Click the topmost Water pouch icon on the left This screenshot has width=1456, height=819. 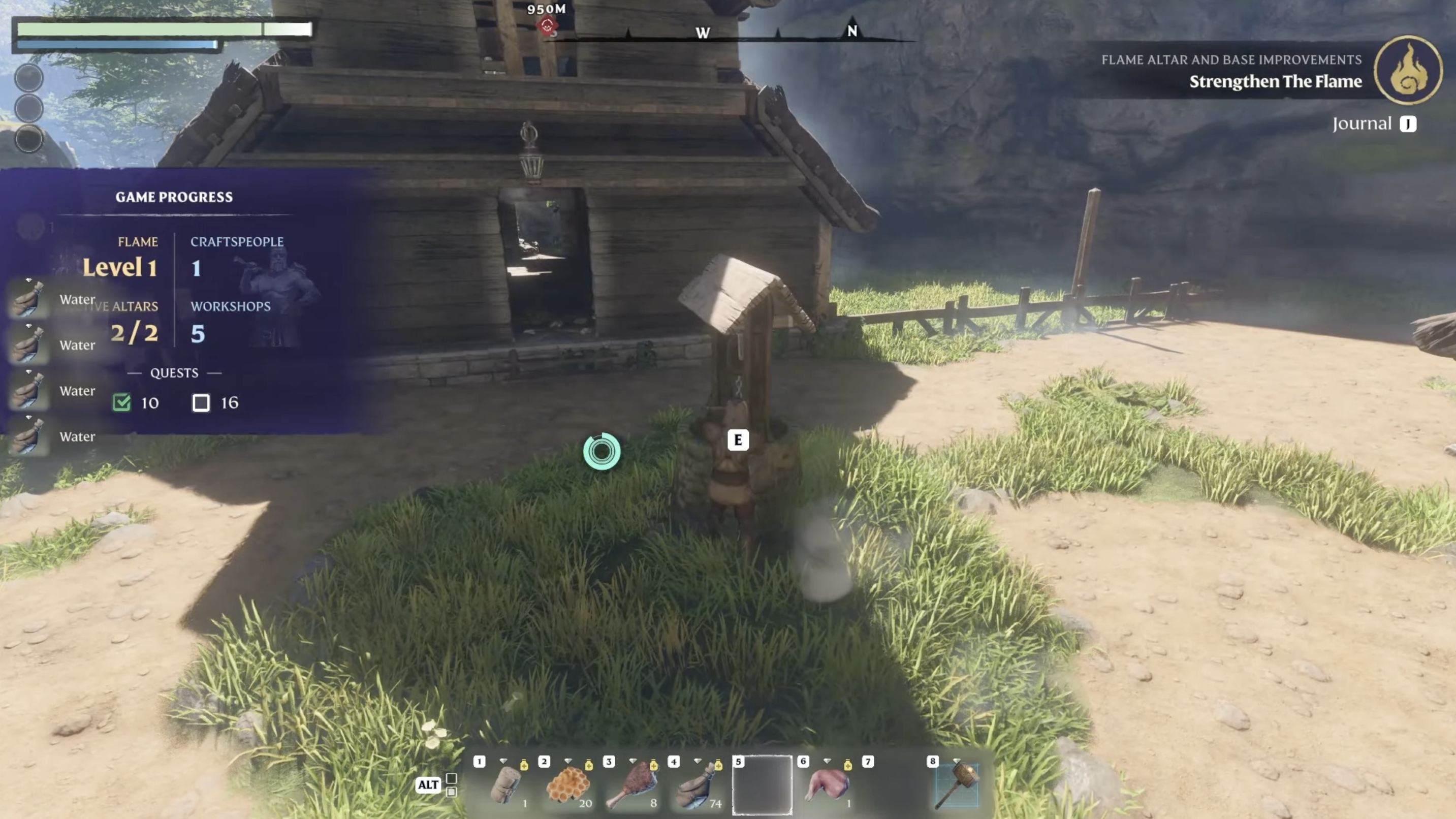pos(28,300)
